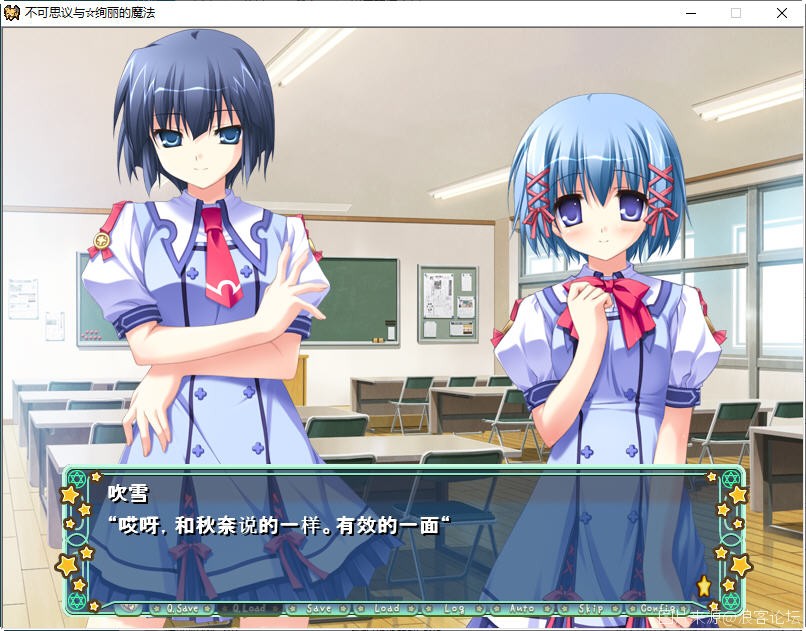Close the game window
806x631 pixels.
[x=781, y=13]
